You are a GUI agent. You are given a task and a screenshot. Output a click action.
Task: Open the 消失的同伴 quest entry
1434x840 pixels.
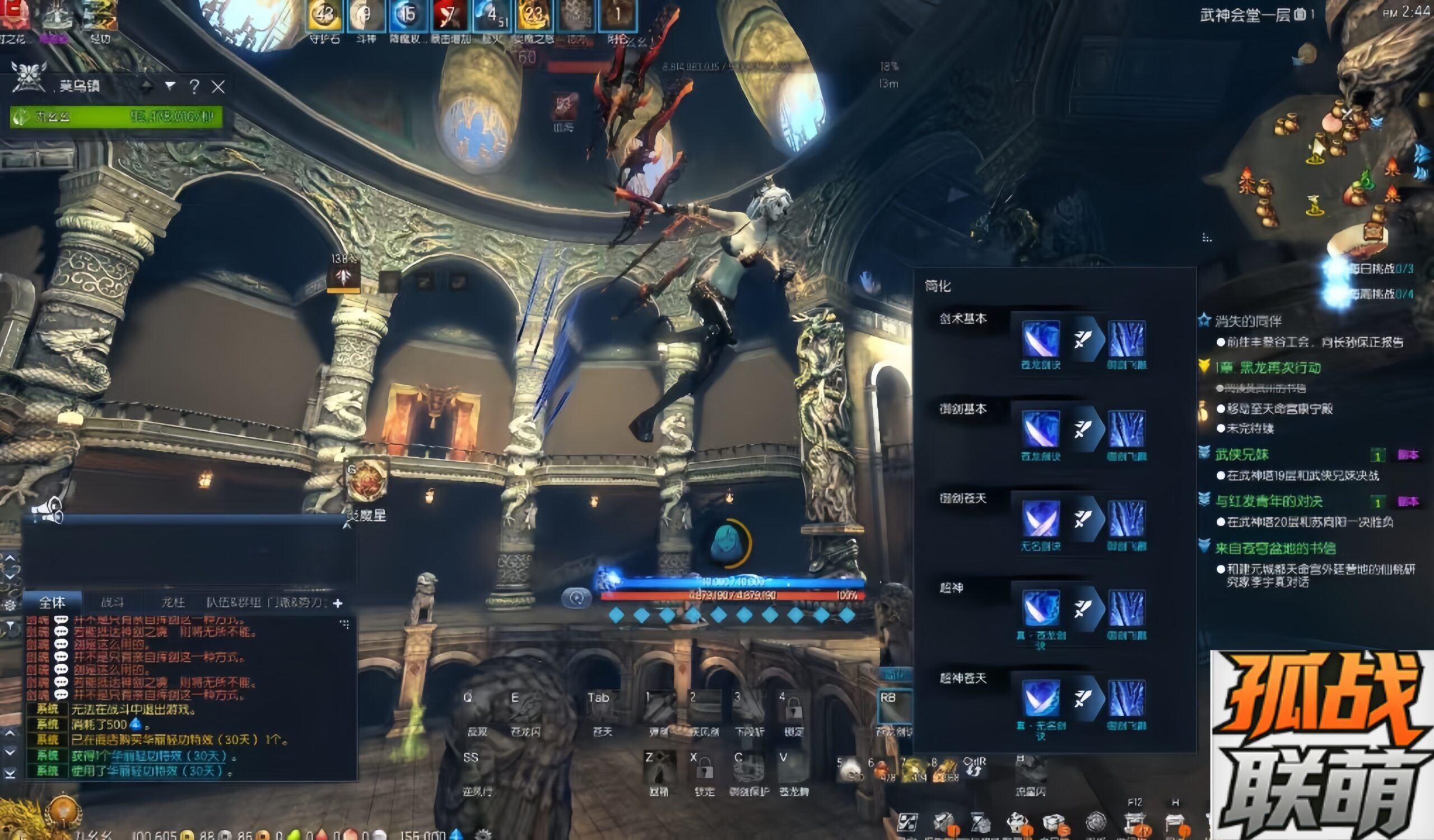pos(1248,321)
